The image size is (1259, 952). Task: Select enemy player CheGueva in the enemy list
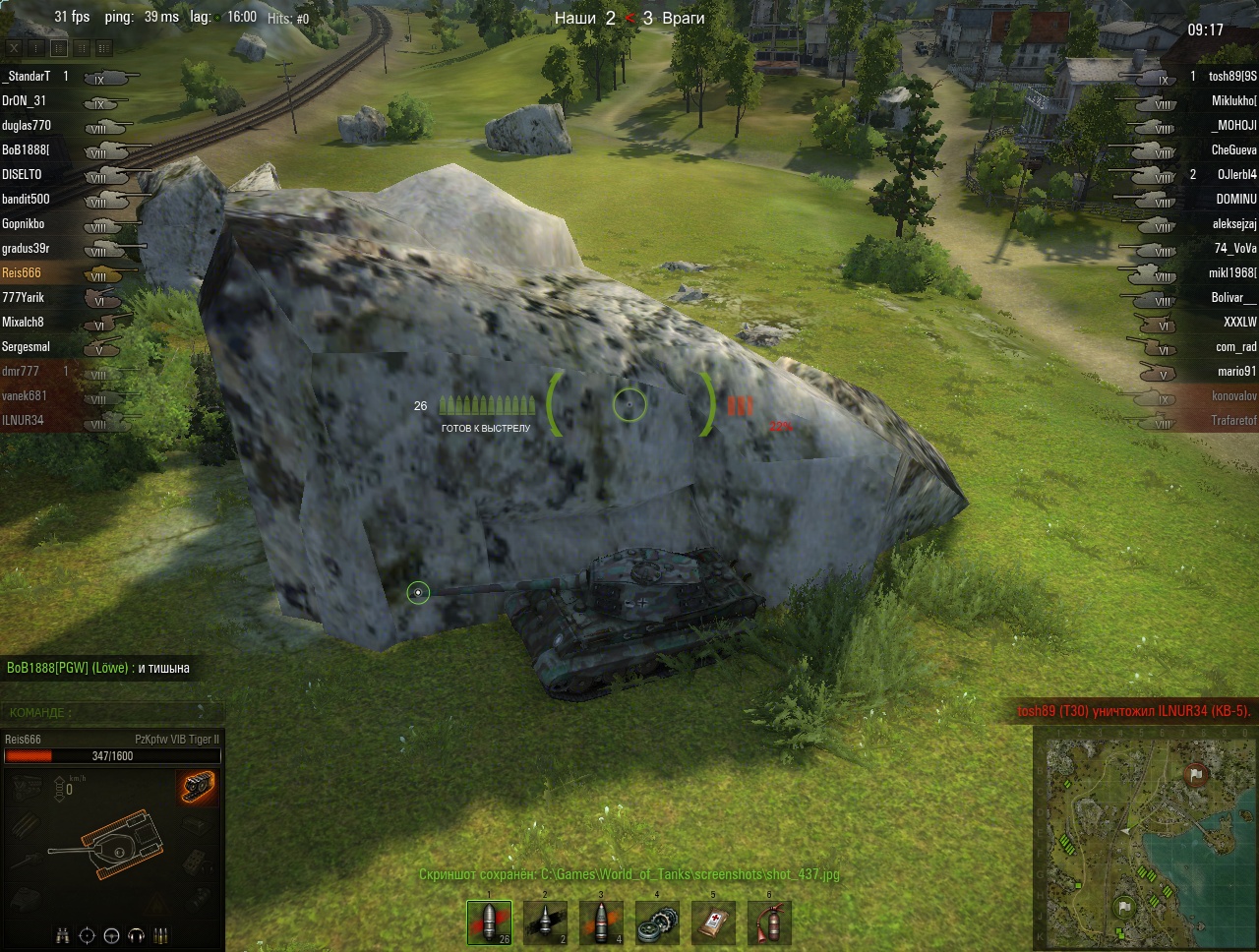pyautogui.click(x=1233, y=149)
